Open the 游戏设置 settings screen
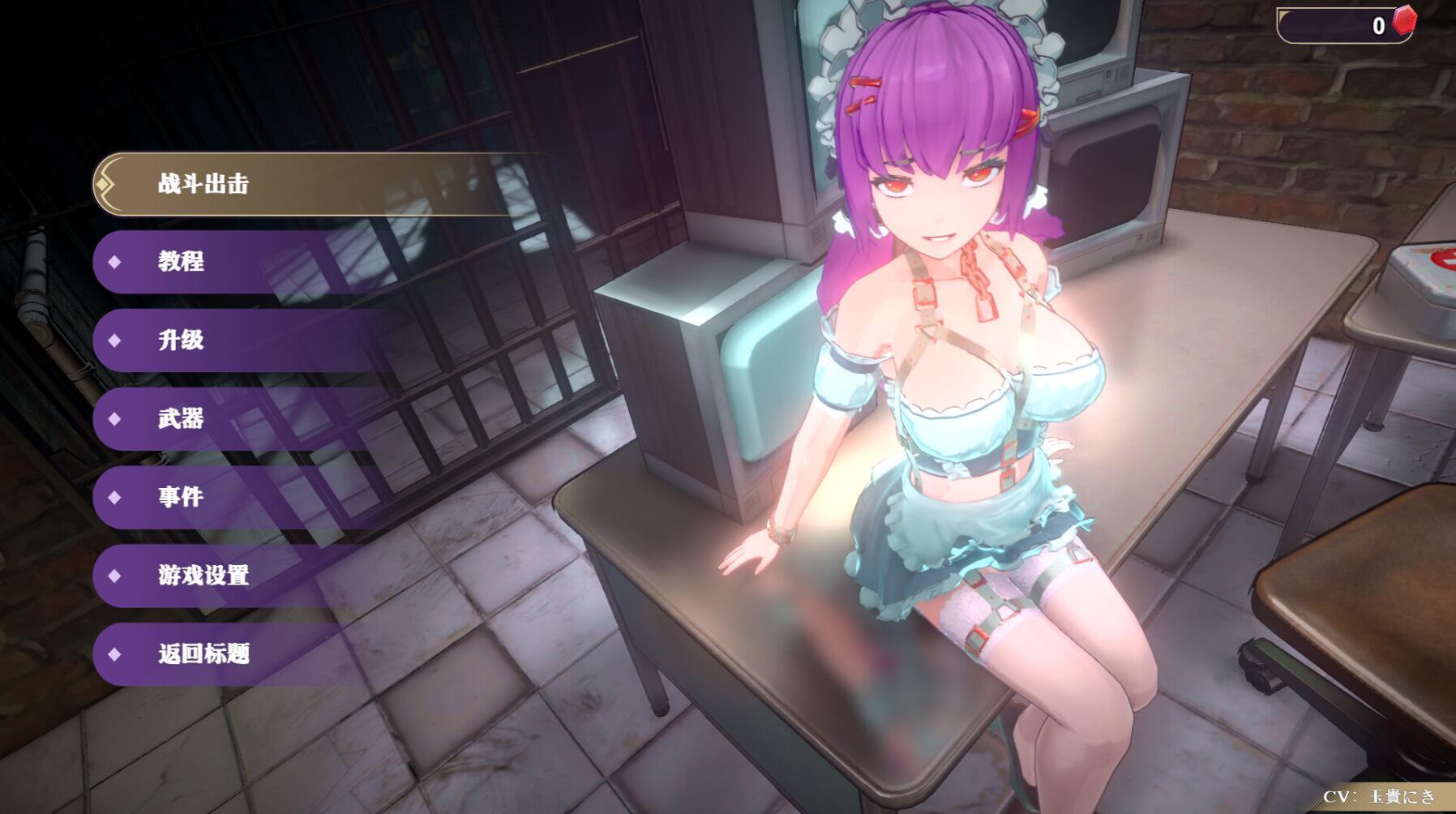 202,577
